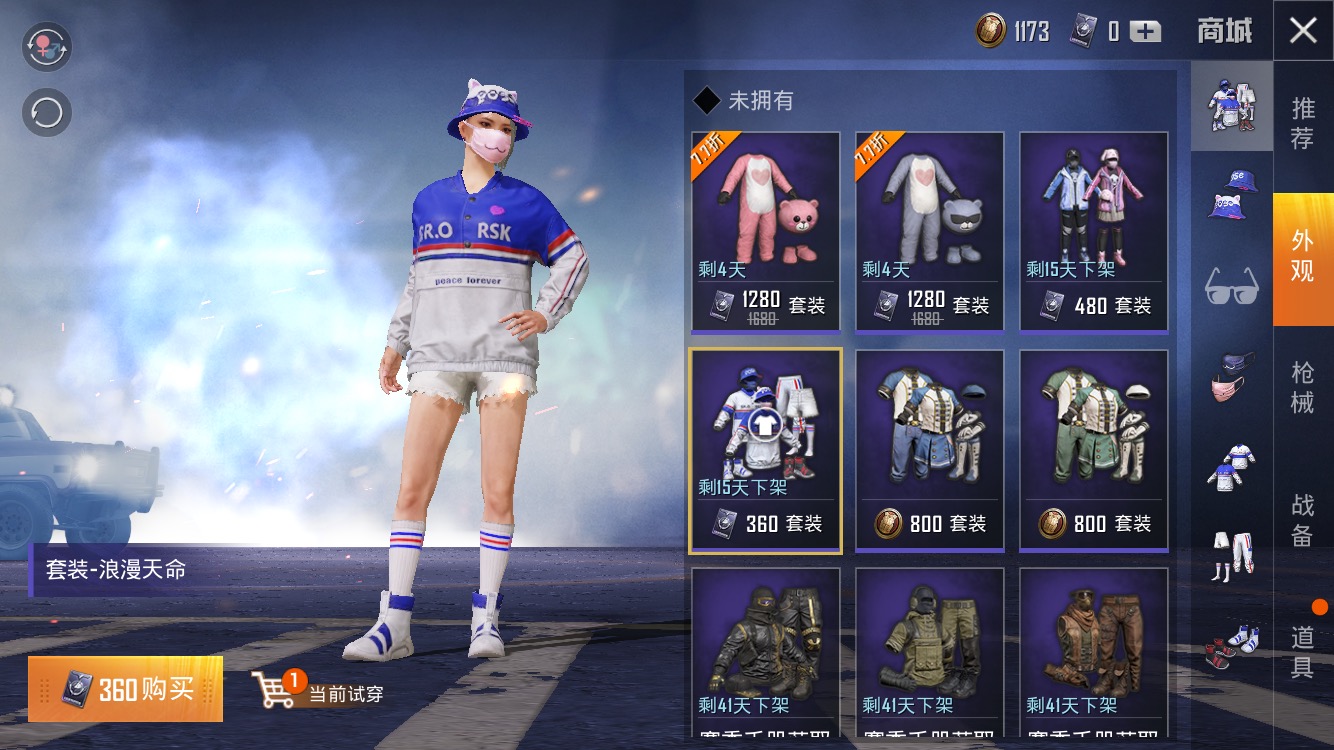Go to the 战备 tab

1303,520
